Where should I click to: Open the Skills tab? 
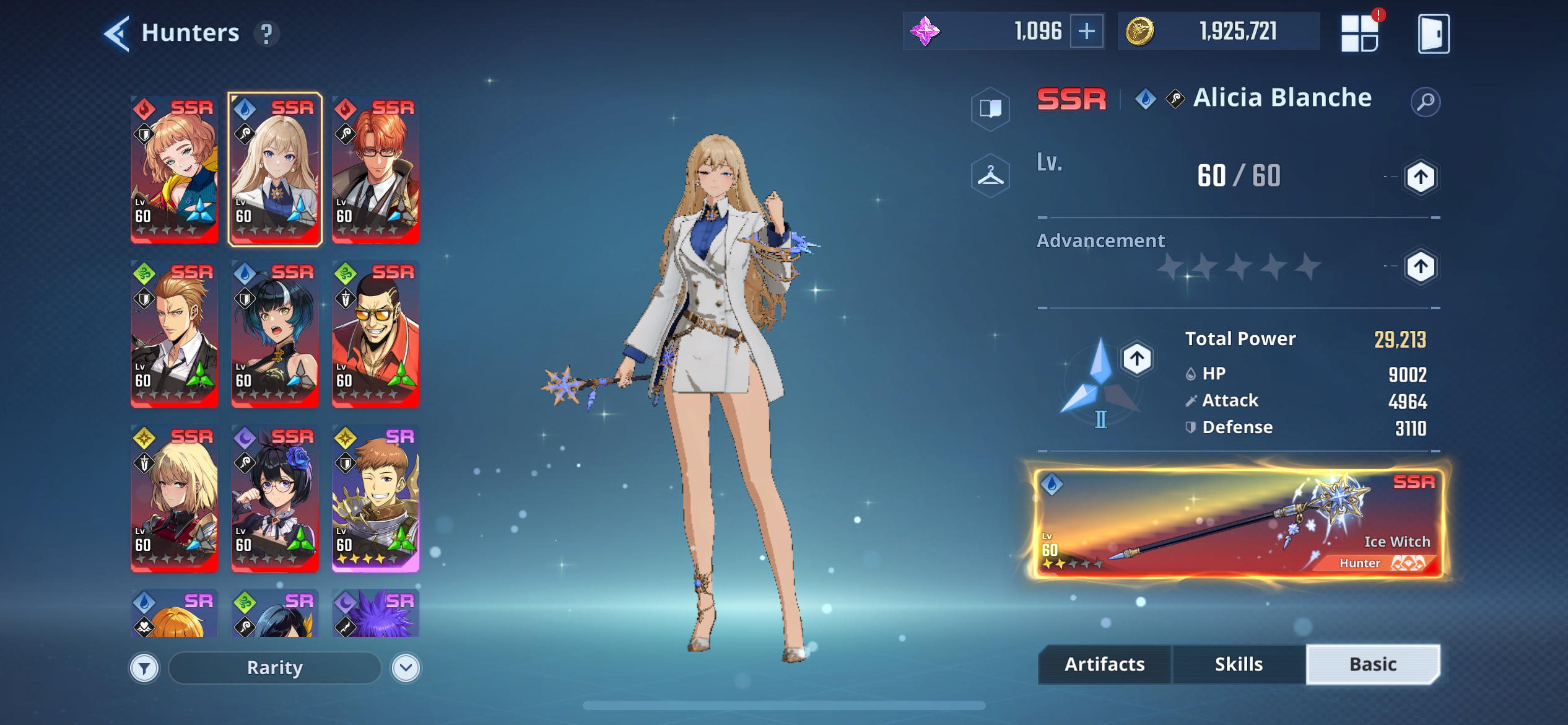(1239, 664)
